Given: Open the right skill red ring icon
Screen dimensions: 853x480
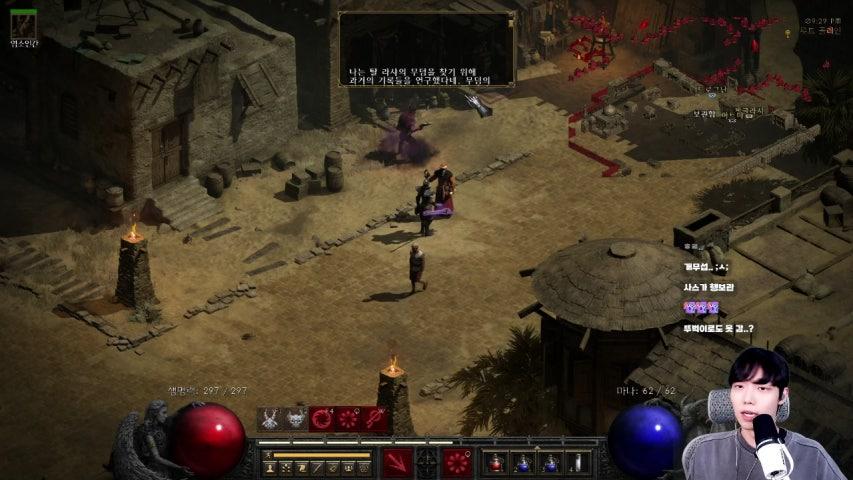Looking at the screenshot, I should 457,462.
